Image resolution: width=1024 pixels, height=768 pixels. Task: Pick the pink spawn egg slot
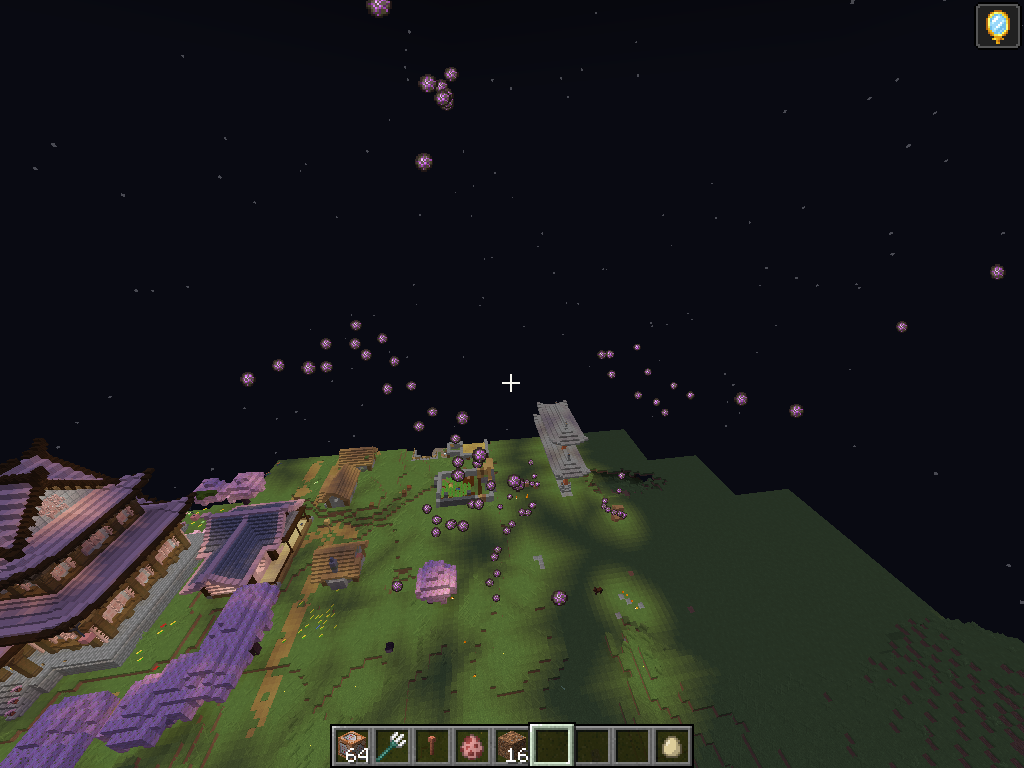[x=472, y=746]
